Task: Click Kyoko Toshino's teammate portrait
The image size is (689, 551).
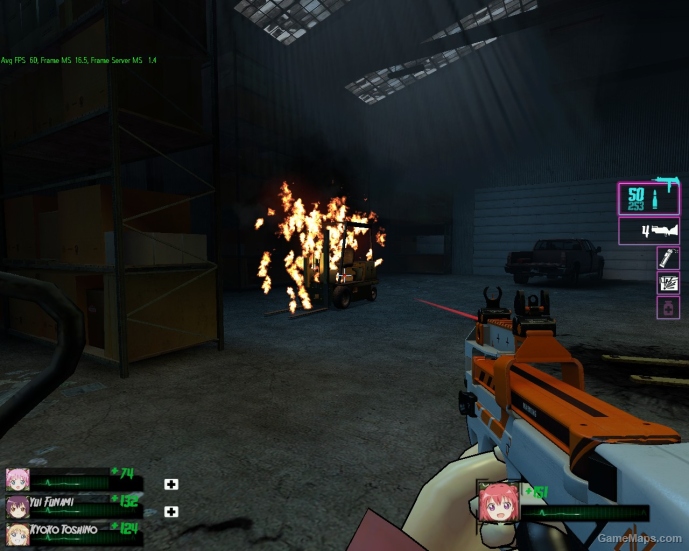Action: pyautogui.click(x=17, y=532)
